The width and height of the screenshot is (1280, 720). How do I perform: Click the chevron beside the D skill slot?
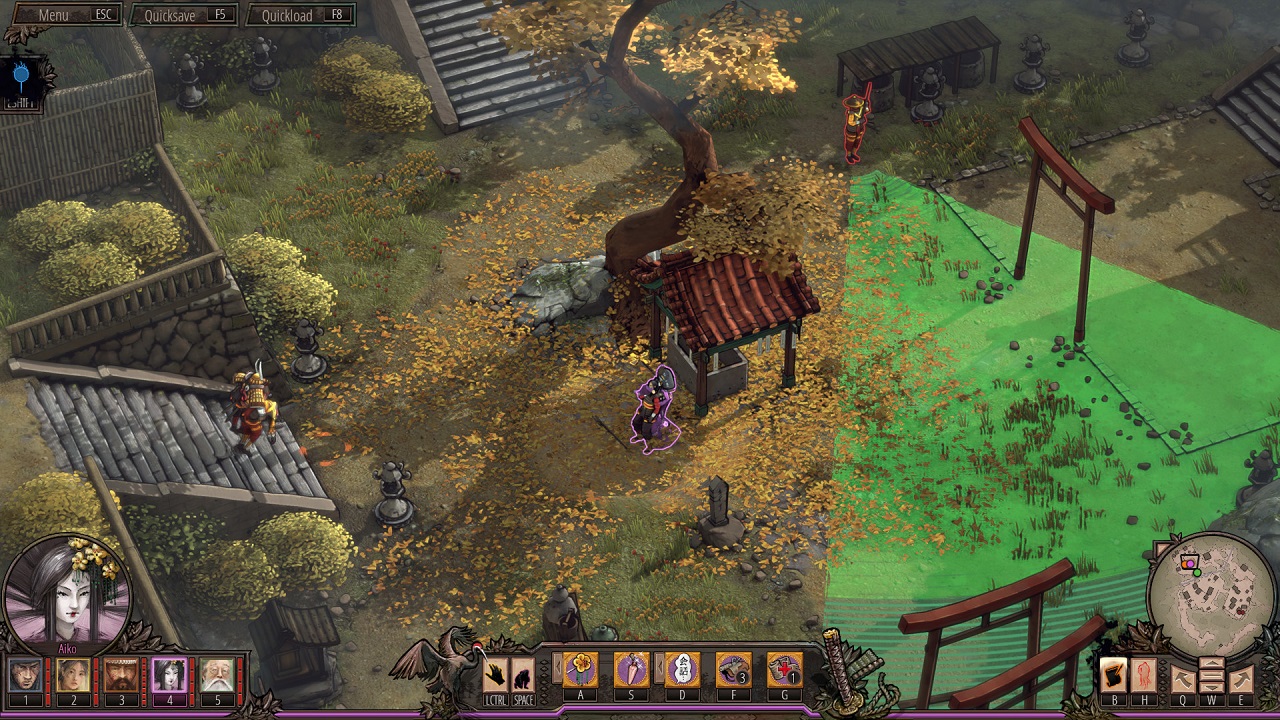click(659, 666)
